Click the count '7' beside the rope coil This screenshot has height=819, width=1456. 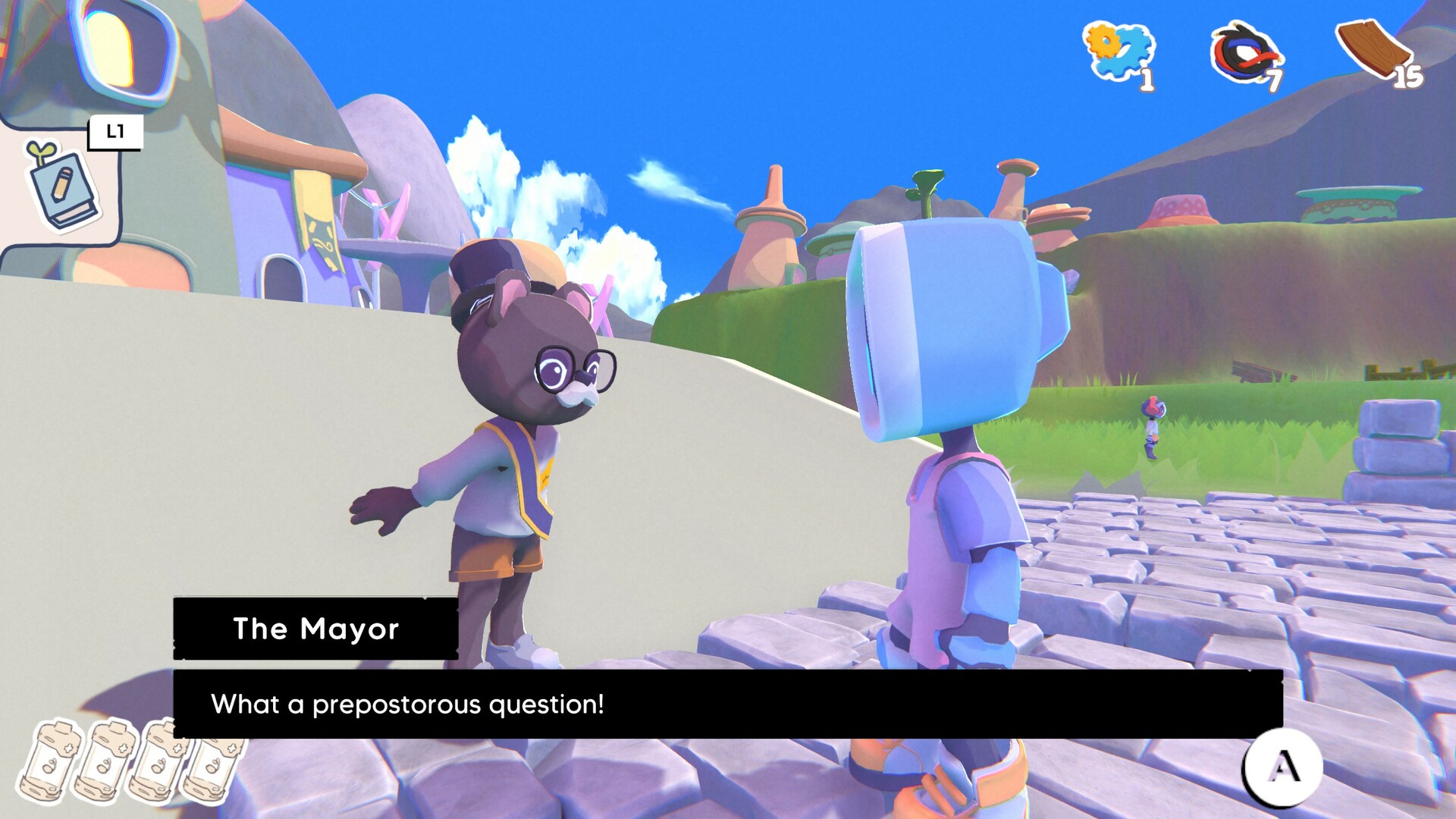coord(1276,80)
